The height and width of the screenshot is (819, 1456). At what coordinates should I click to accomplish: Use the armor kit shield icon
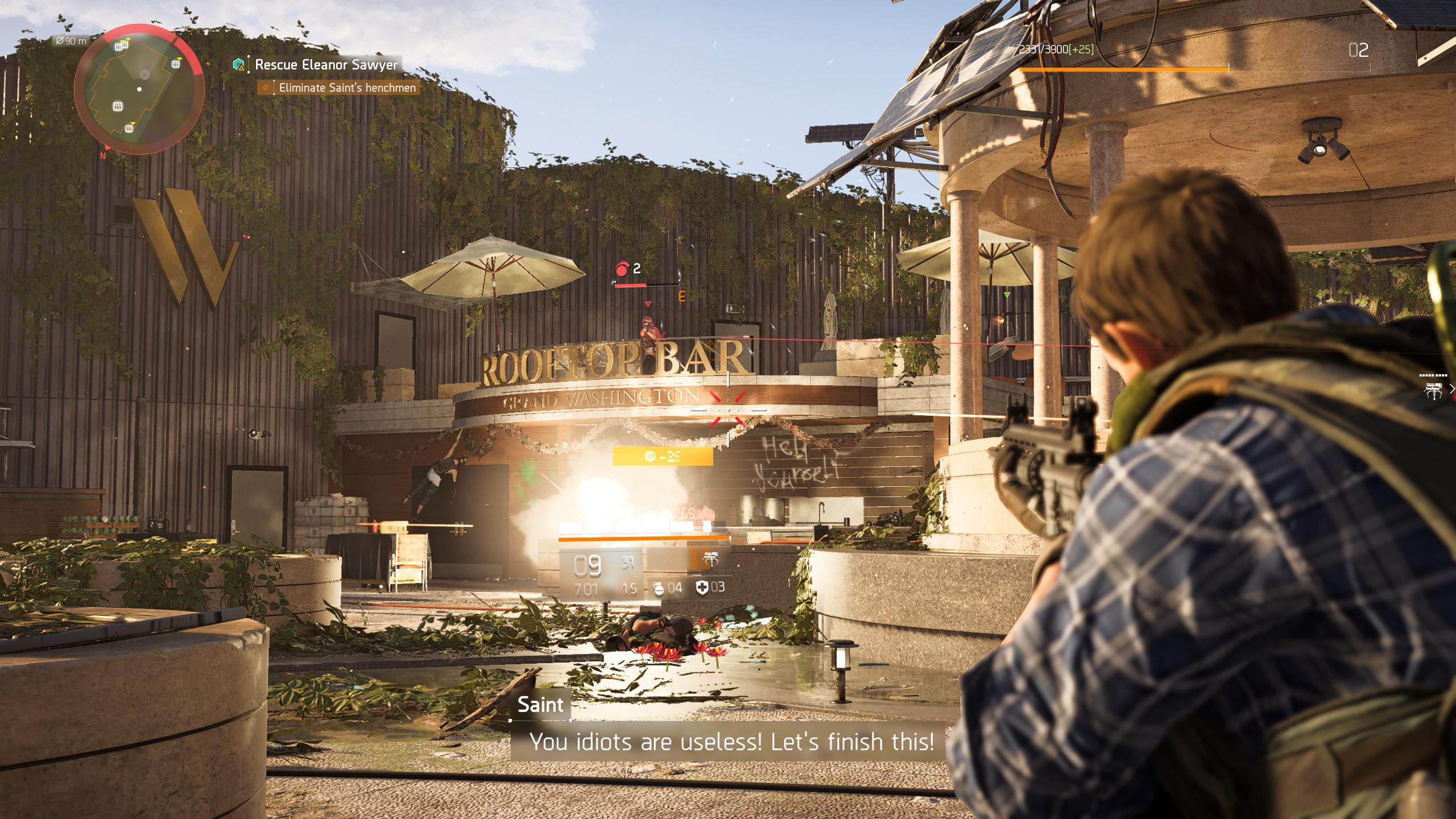(x=702, y=588)
